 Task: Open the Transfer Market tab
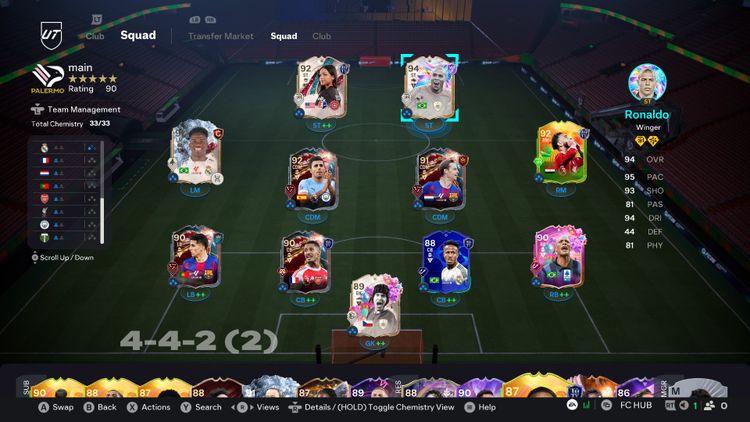click(219, 36)
